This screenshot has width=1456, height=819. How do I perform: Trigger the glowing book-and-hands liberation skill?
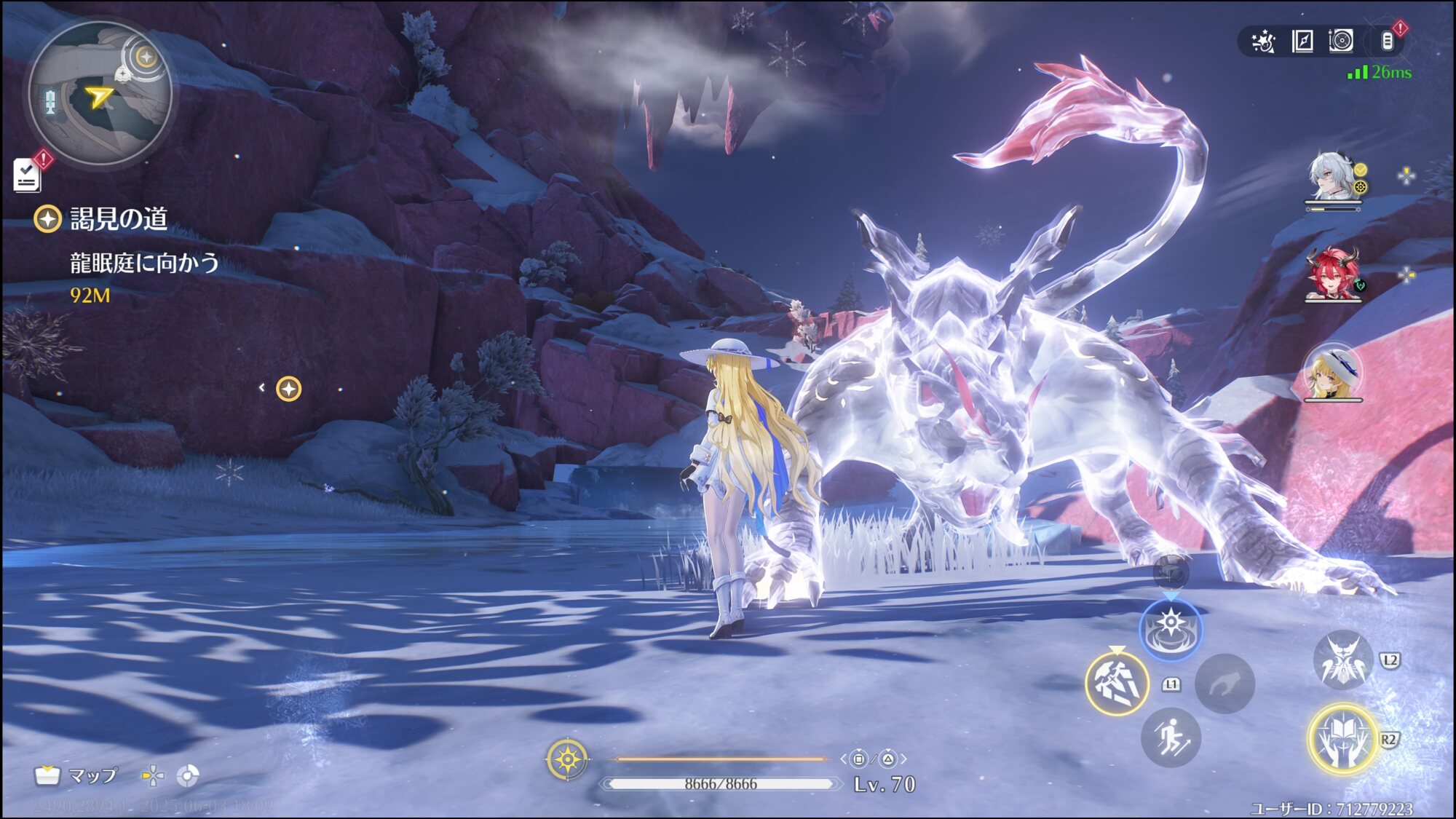tap(1342, 739)
